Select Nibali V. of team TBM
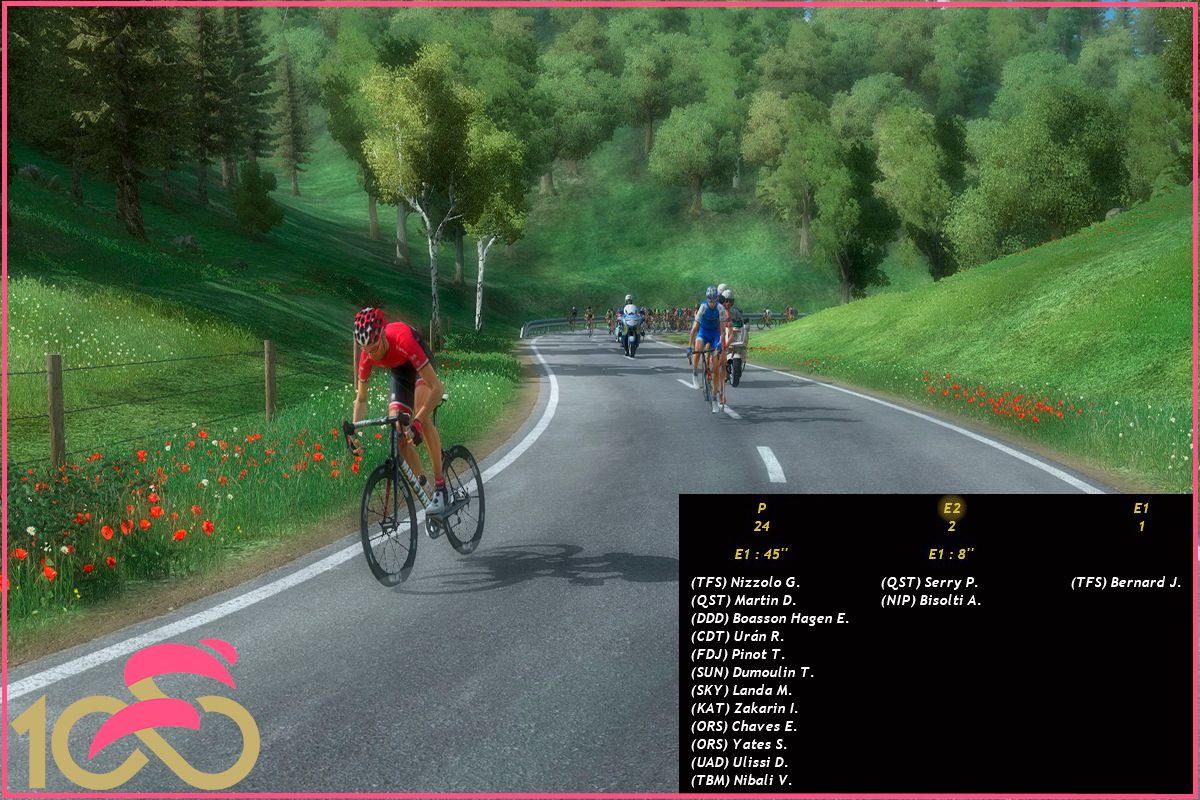The height and width of the screenshot is (800, 1200). click(x=741, y=780)
